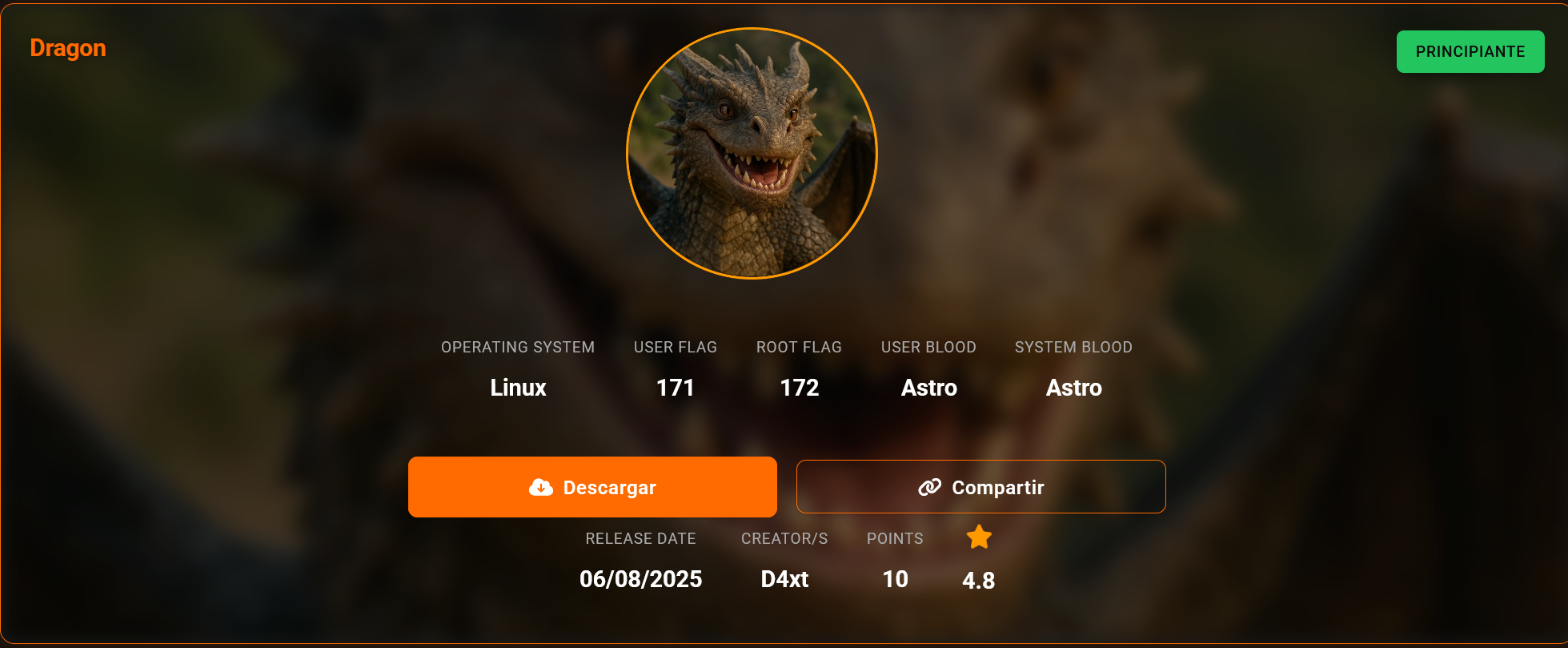Select the Linux operating system value

[517, 388]
